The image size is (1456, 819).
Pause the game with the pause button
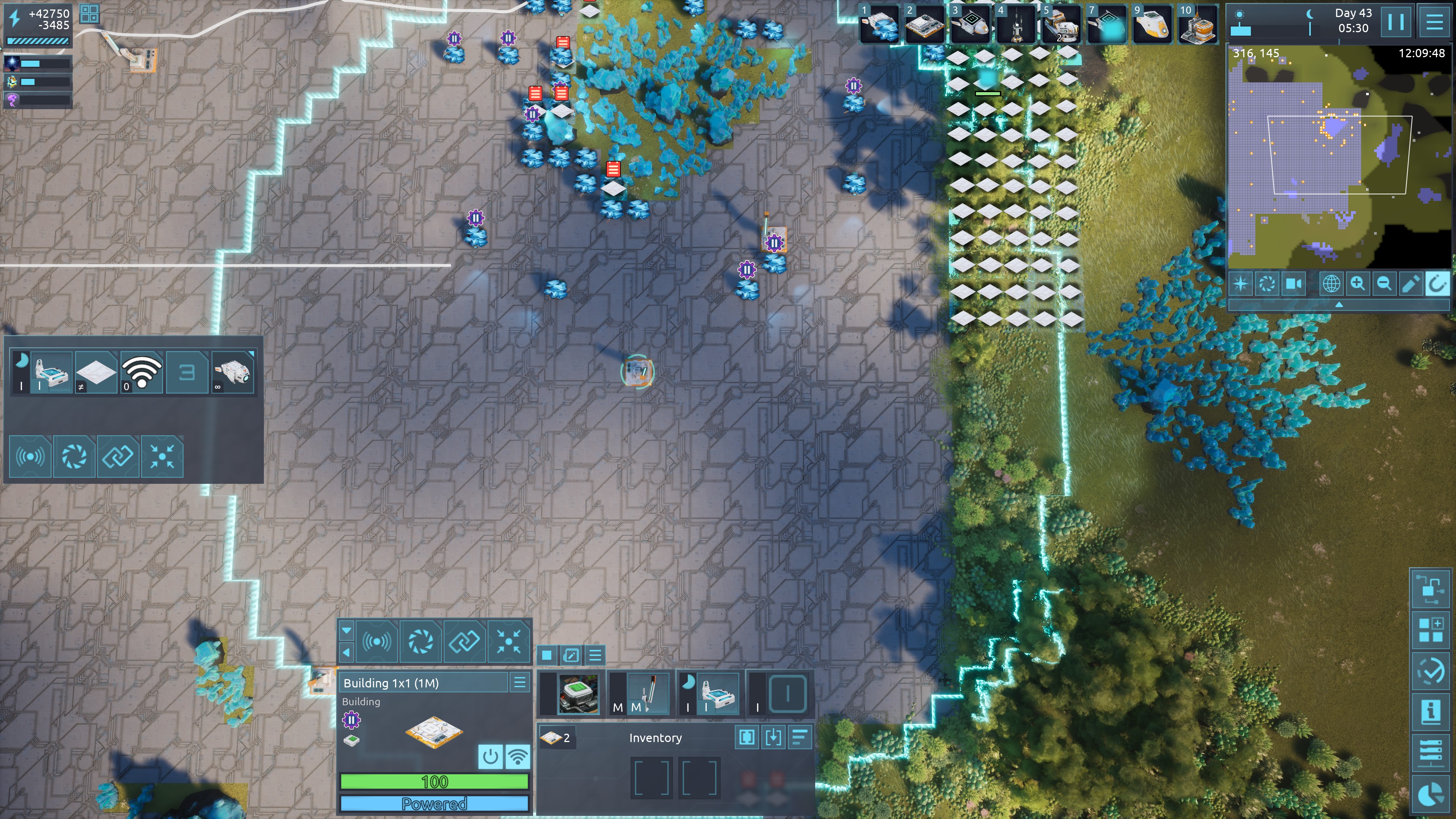pos(1395,22)
